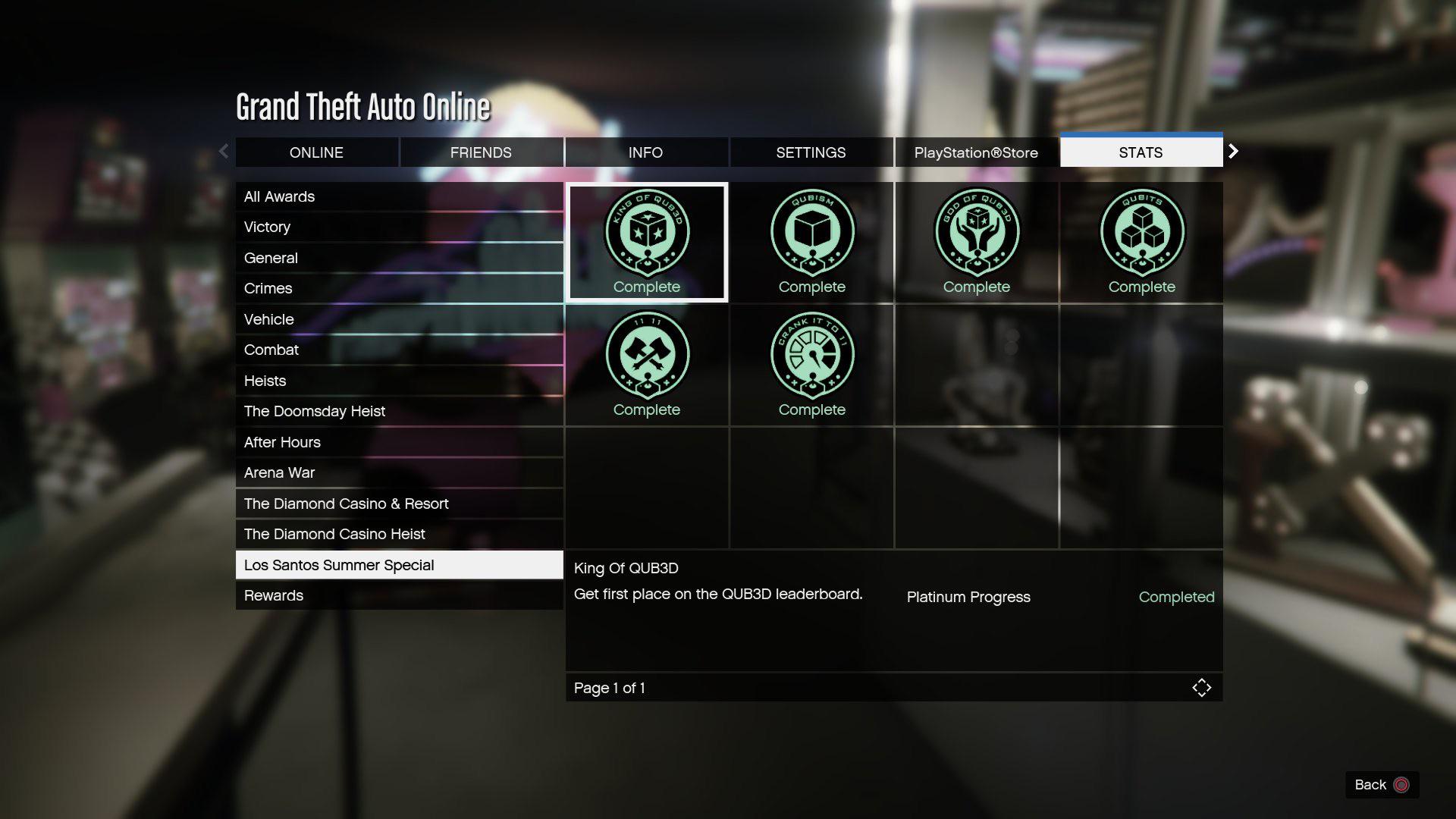Open the PlayStation Store tab

click(x=976, y=152)
